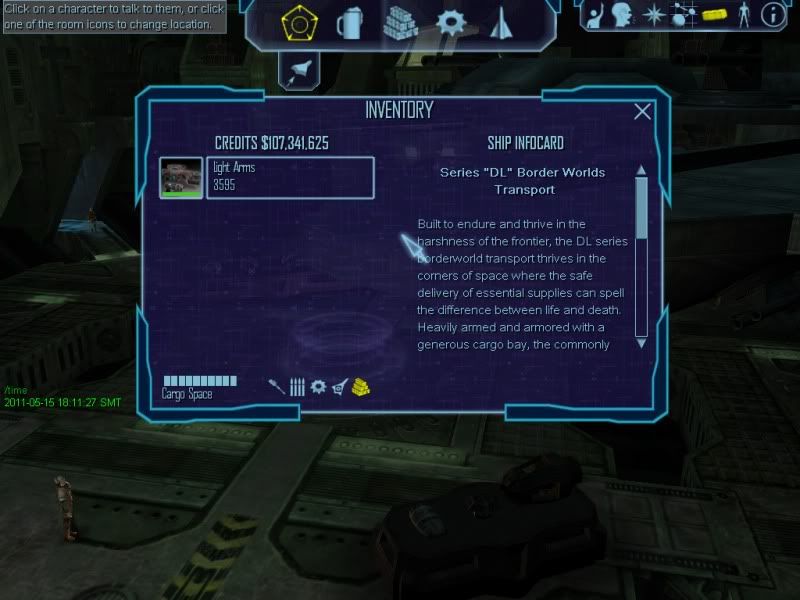Viewport: 800px width, 600px height.
Task: Open the equipment dealer gear icon
Action: tap(451, 22)
